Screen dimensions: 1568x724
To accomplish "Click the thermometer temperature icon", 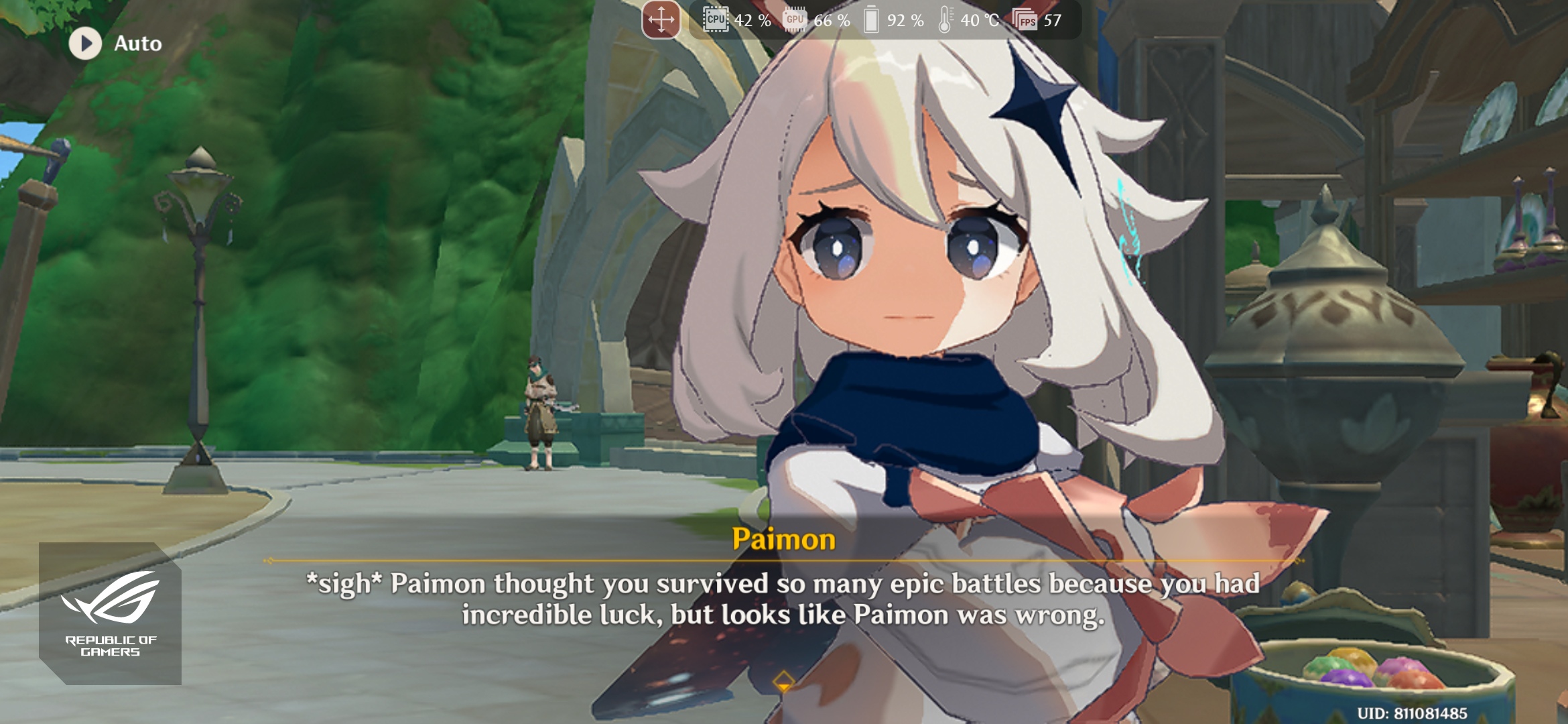I will tap(945, 21).
